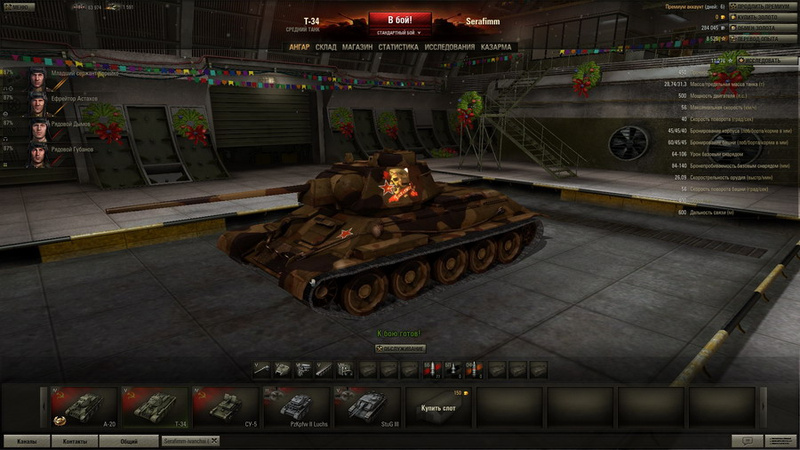Open the Стандартный бой battle type dropdown

[399, 31]
